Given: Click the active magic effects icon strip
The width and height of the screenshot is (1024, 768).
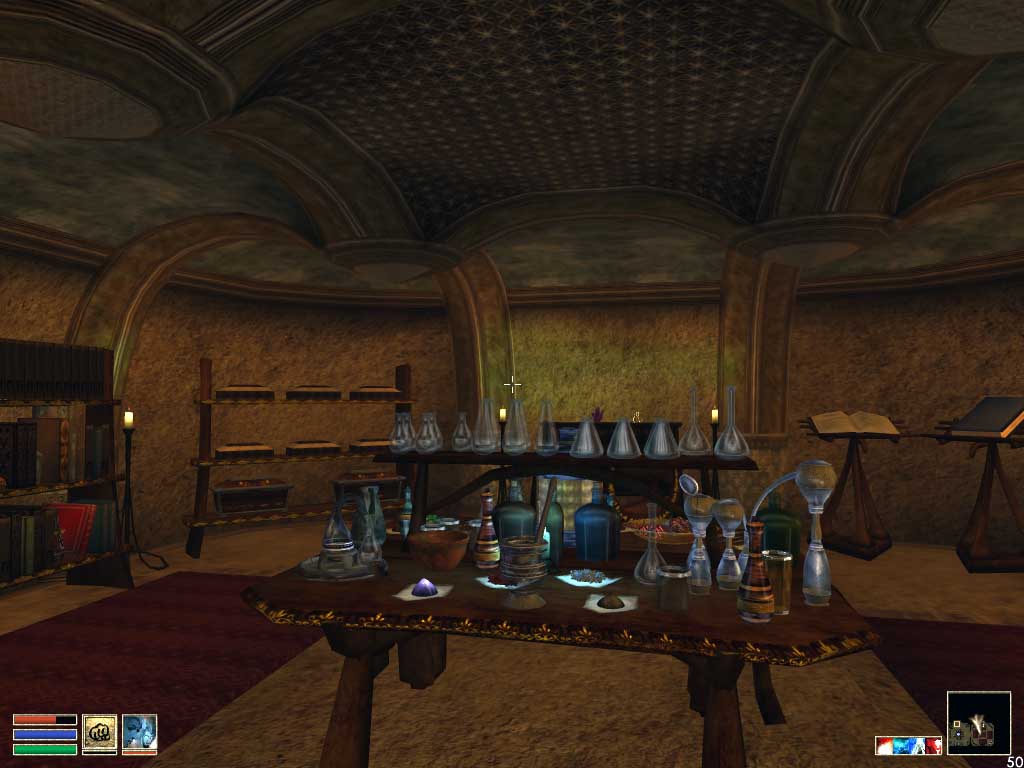Looking at the screenshot, I should click(x=908, y=745).
